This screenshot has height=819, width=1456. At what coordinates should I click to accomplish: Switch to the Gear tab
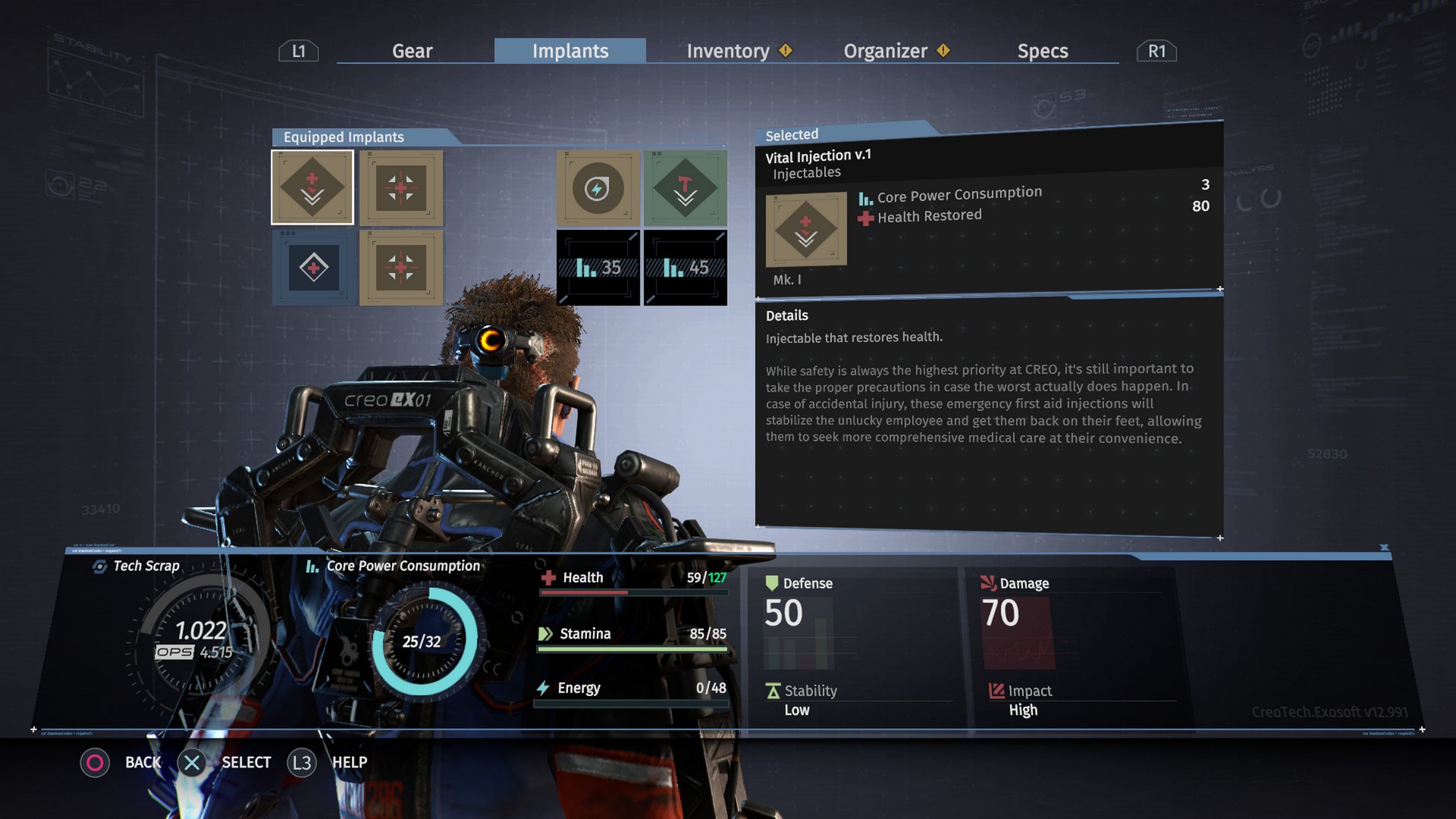(x=412, y=51)
